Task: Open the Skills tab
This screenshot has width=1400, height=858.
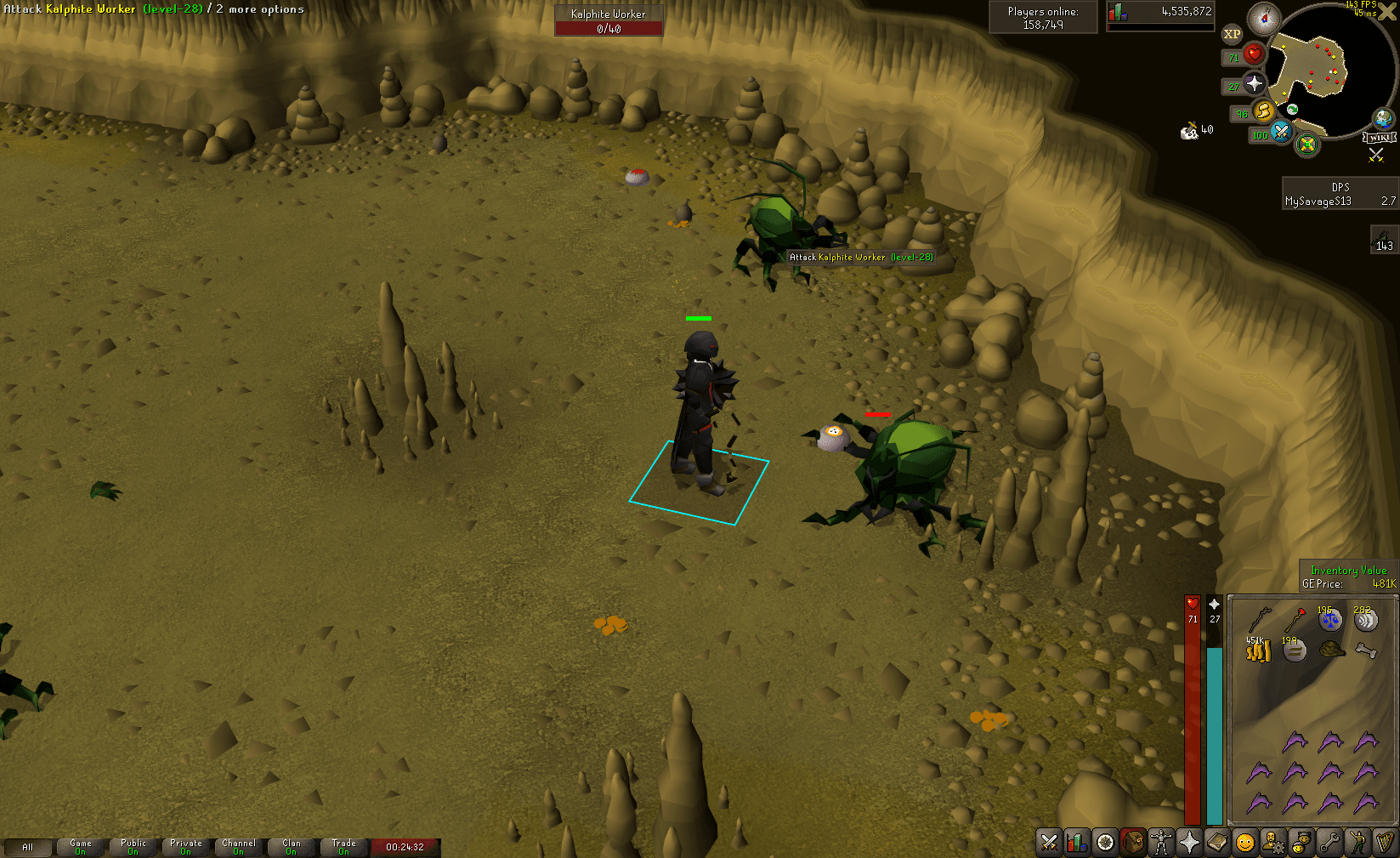Action: click(1077, 843)
